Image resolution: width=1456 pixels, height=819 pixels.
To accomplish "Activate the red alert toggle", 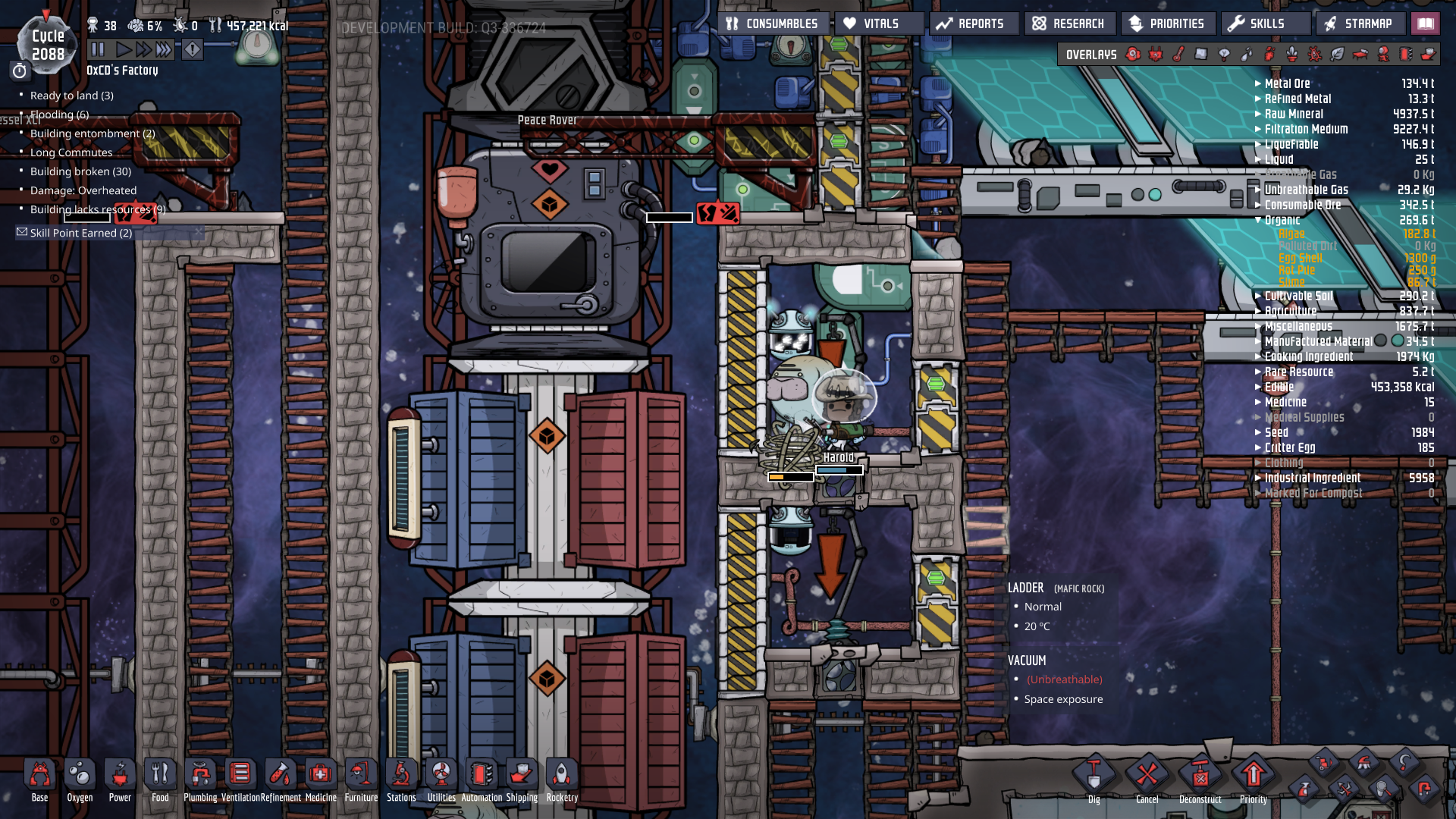I will [193, 50].
